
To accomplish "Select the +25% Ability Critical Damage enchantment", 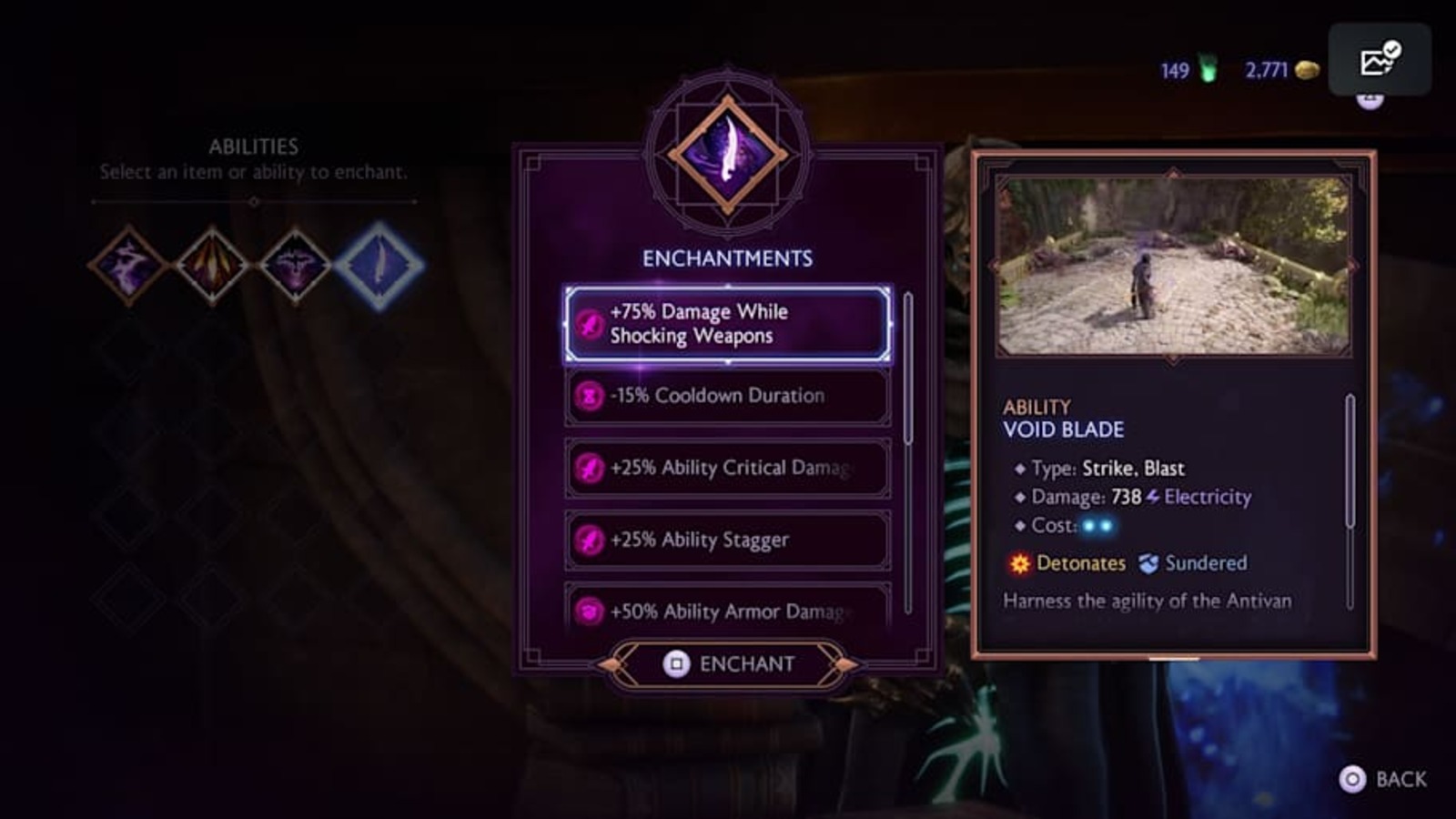I will point(726,467).
